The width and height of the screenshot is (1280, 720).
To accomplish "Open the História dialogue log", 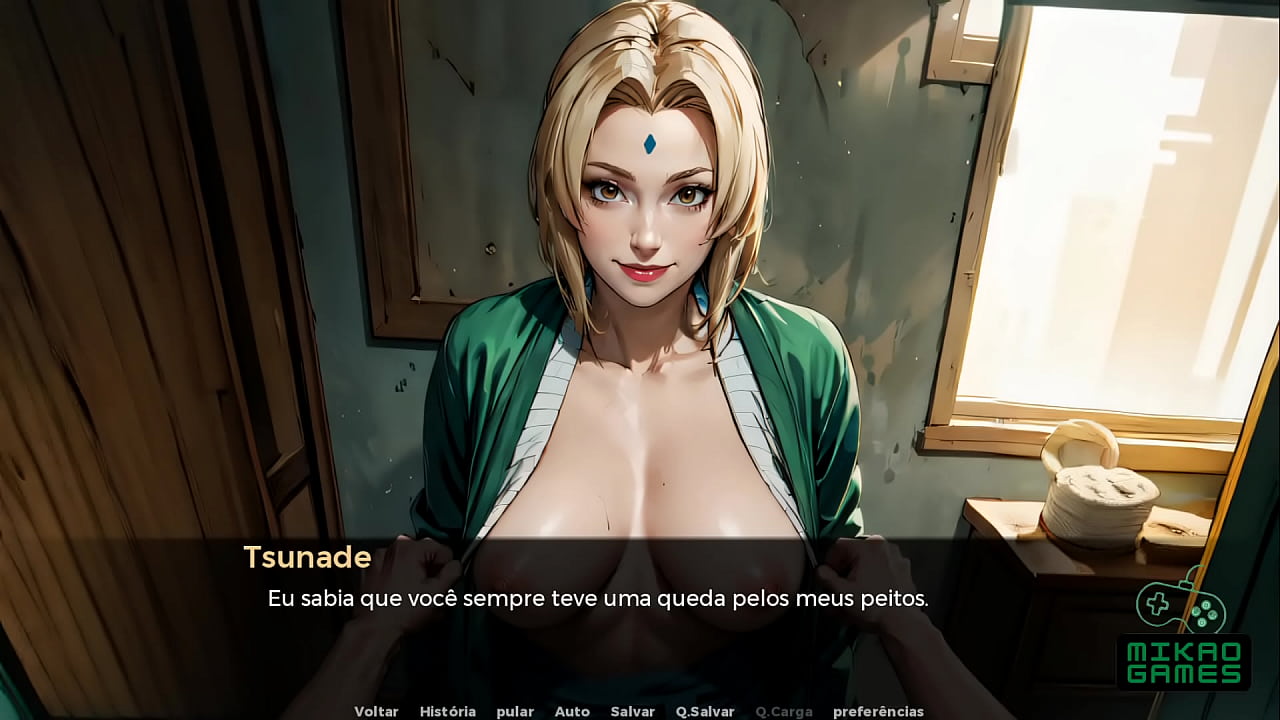I will [x=447, y=711].
